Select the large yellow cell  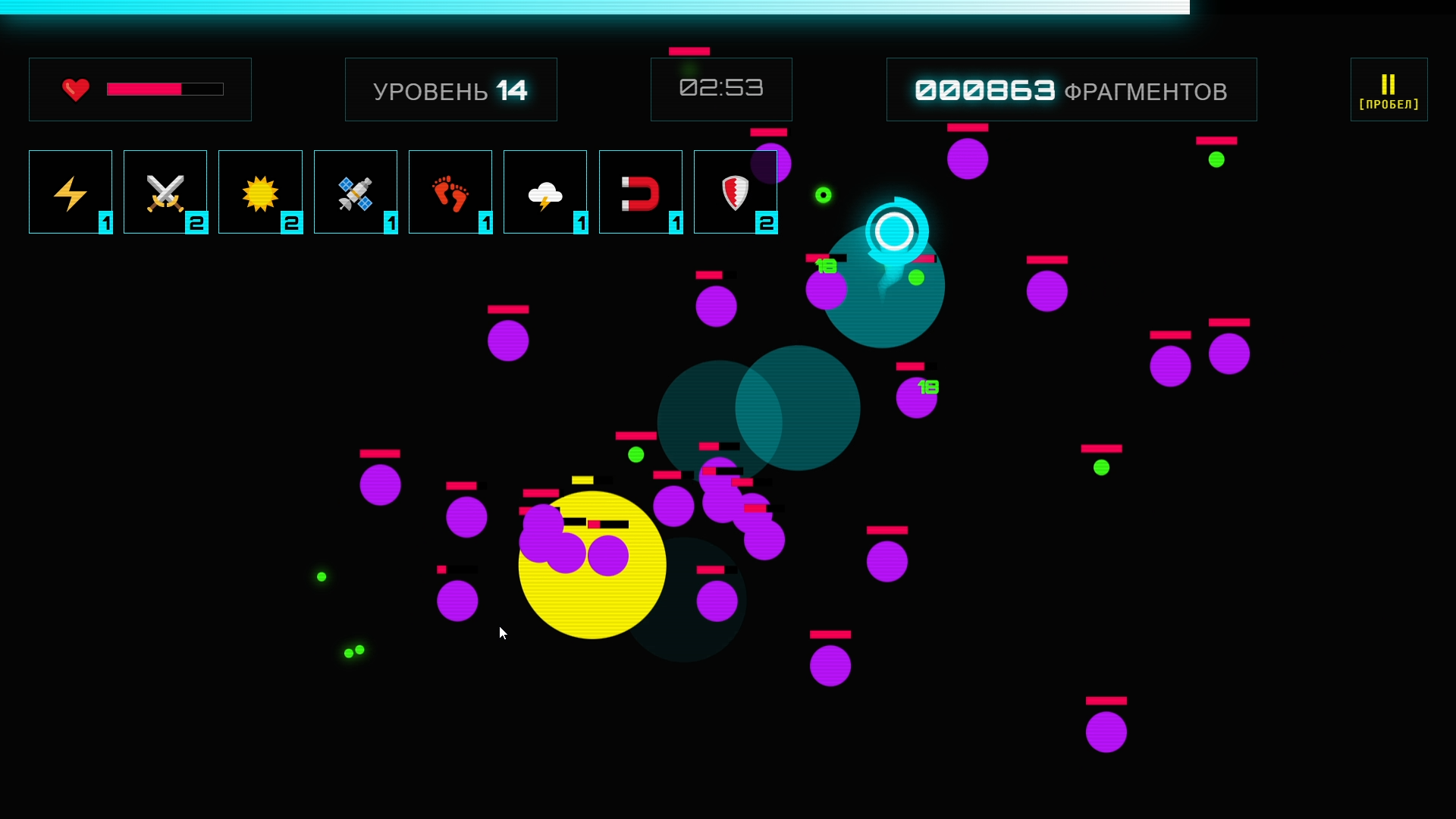(x=592, y=565)
